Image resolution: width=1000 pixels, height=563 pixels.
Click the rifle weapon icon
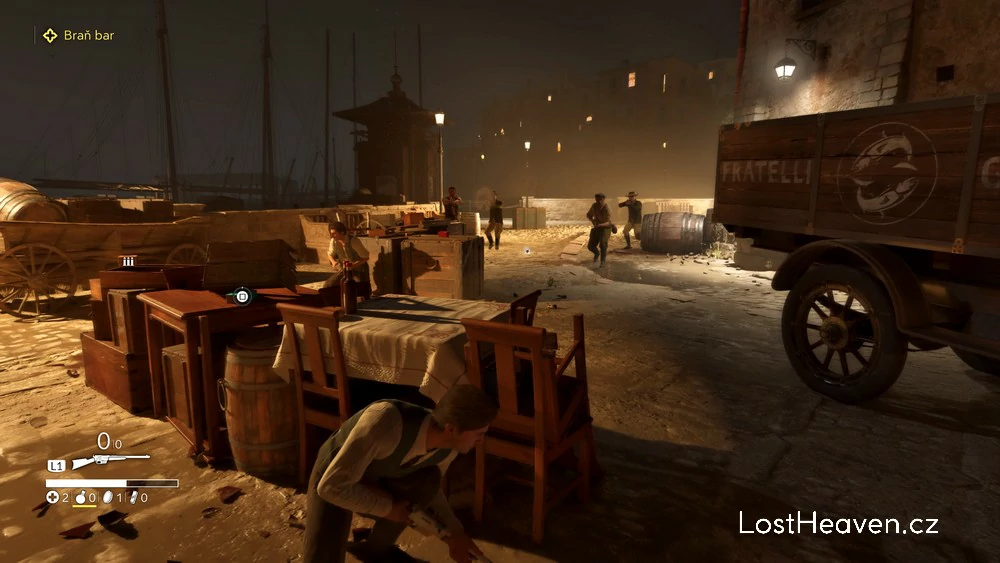click(x=109, y=462)
